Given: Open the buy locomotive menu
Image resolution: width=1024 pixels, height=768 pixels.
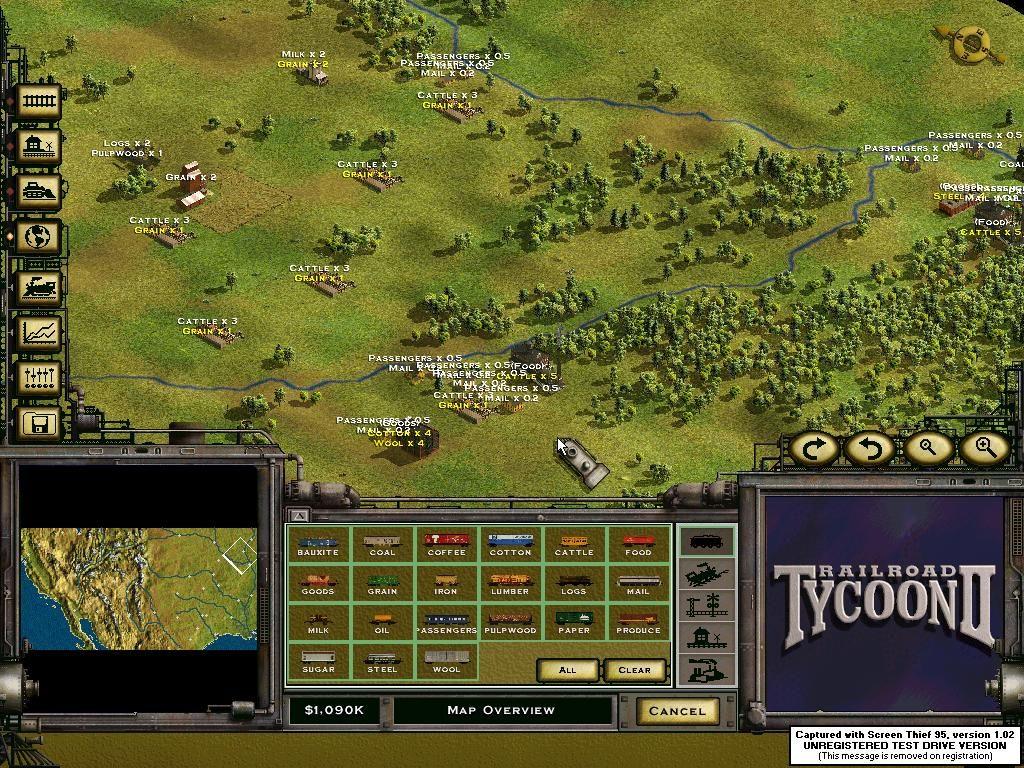Looking at the screenshot, I should (x=37, y=287).
